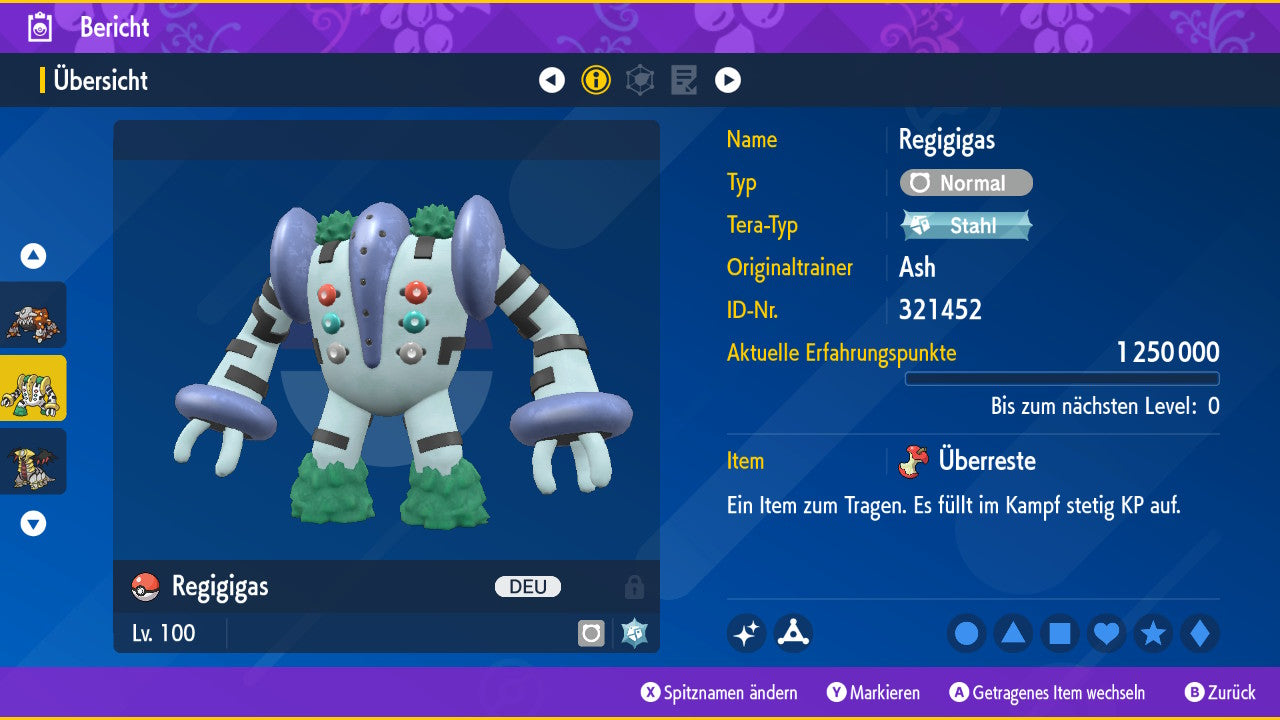Image resolution: width=1280 pixels, height=720 pixels.
Task: Go to the previous summary page arrow
Action: point(552,80)
